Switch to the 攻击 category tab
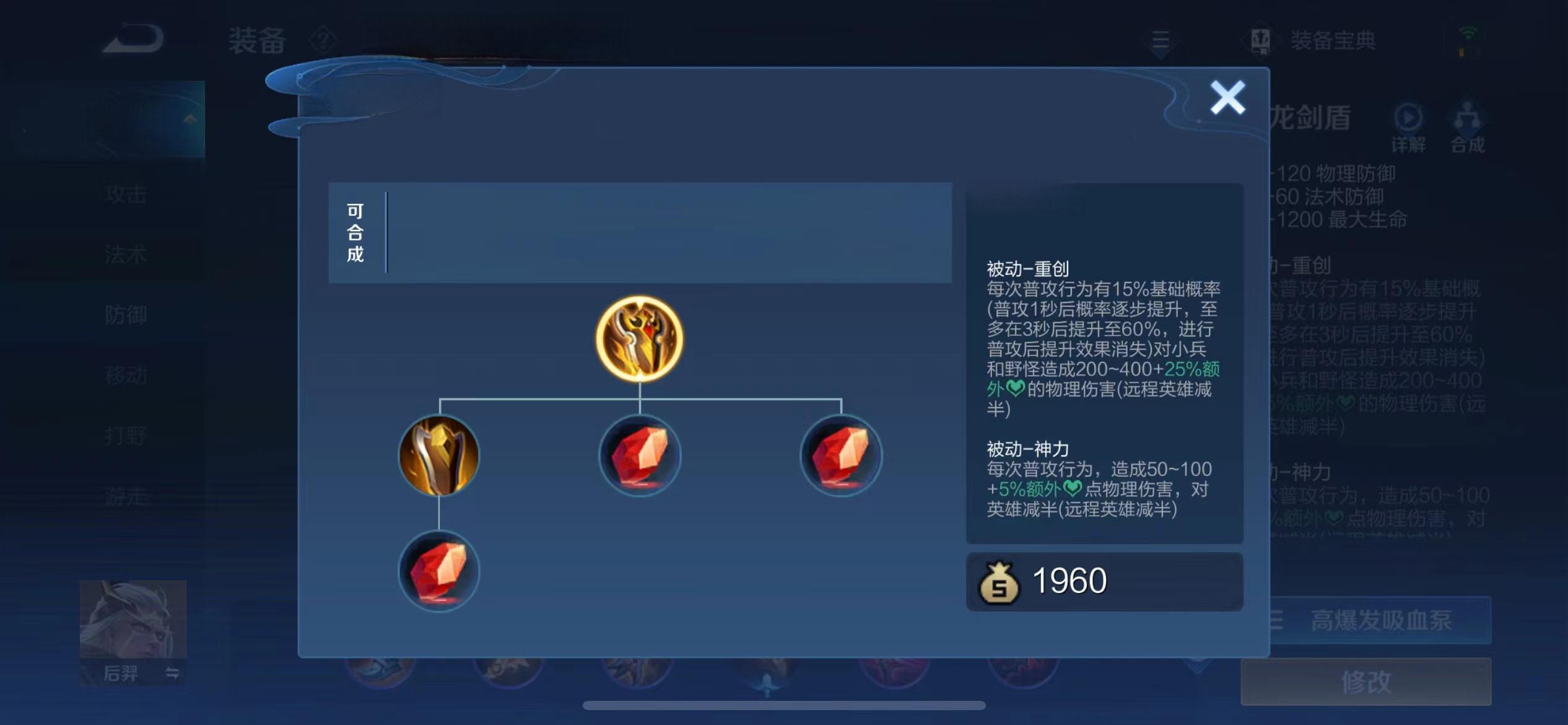Screen dimensions: 1568x725 (x=126, y=194)
